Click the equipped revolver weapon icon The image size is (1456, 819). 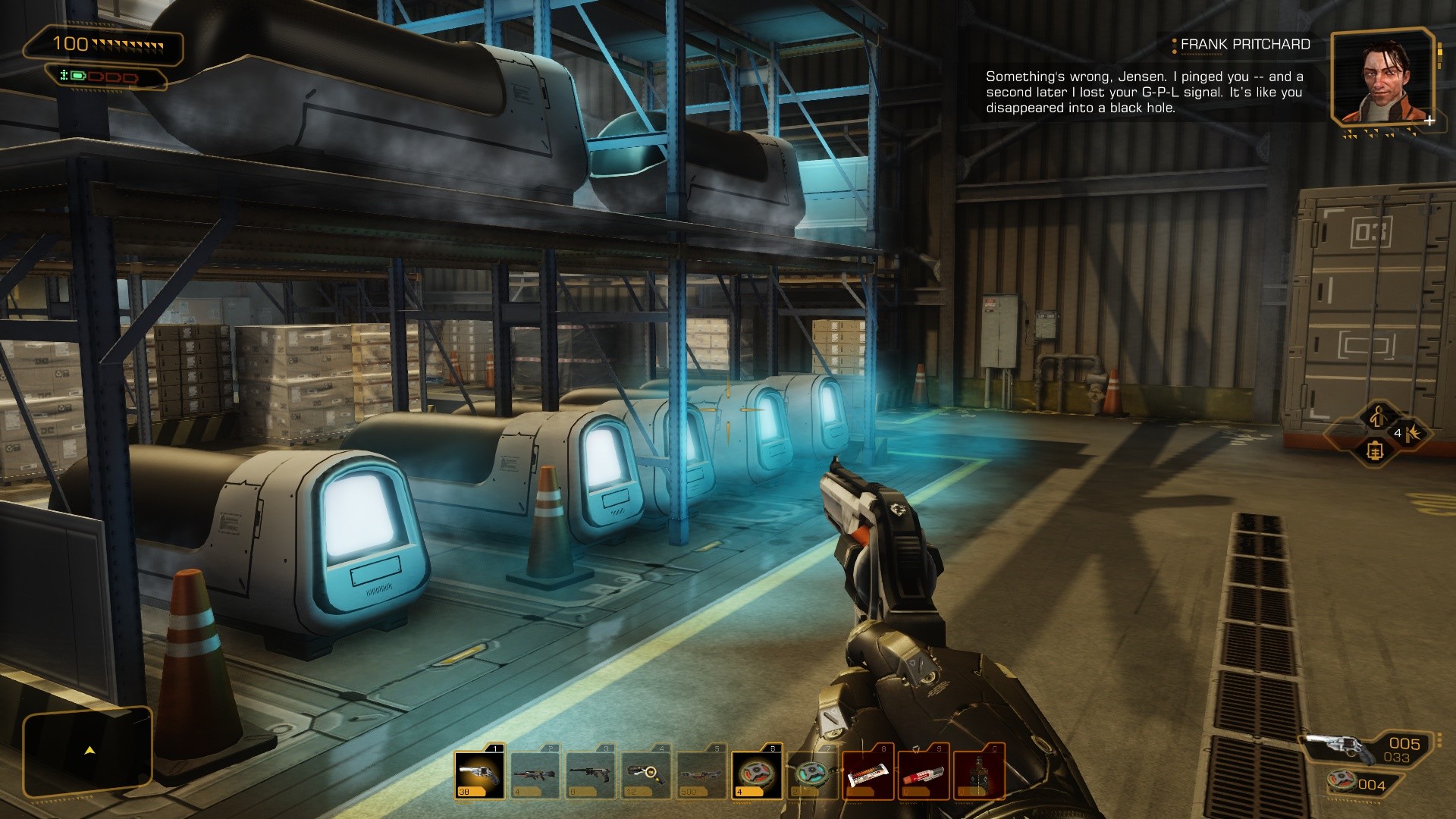tap(1348, 747)
